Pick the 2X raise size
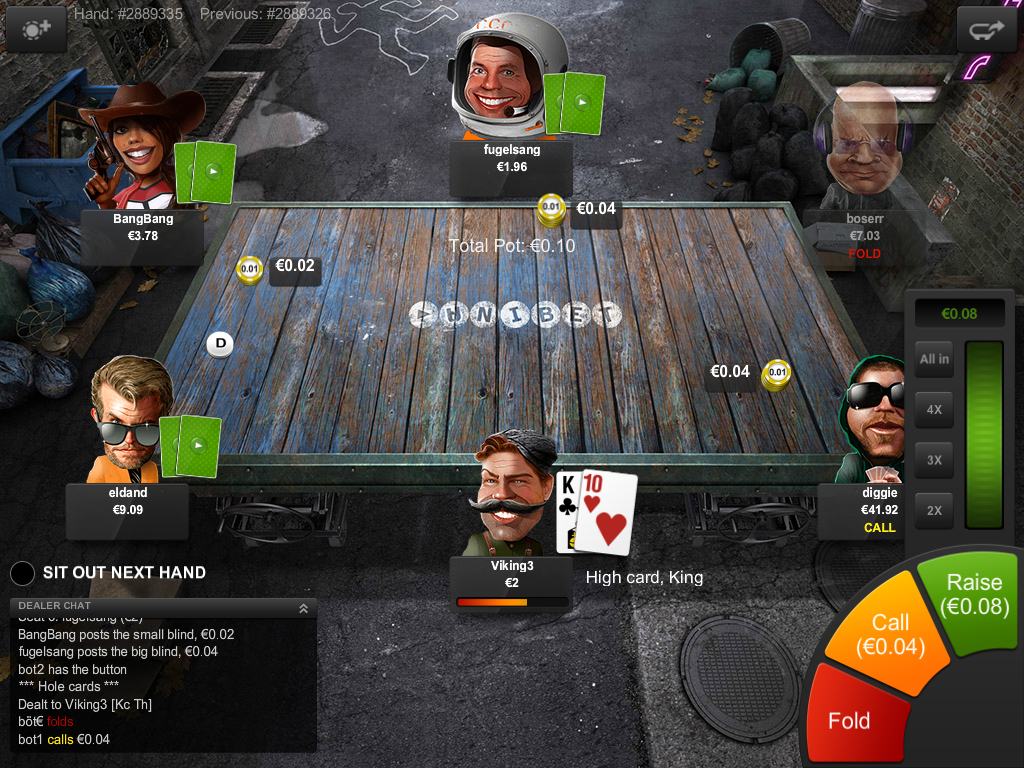The image size is (1024, 768). [934, 510]
